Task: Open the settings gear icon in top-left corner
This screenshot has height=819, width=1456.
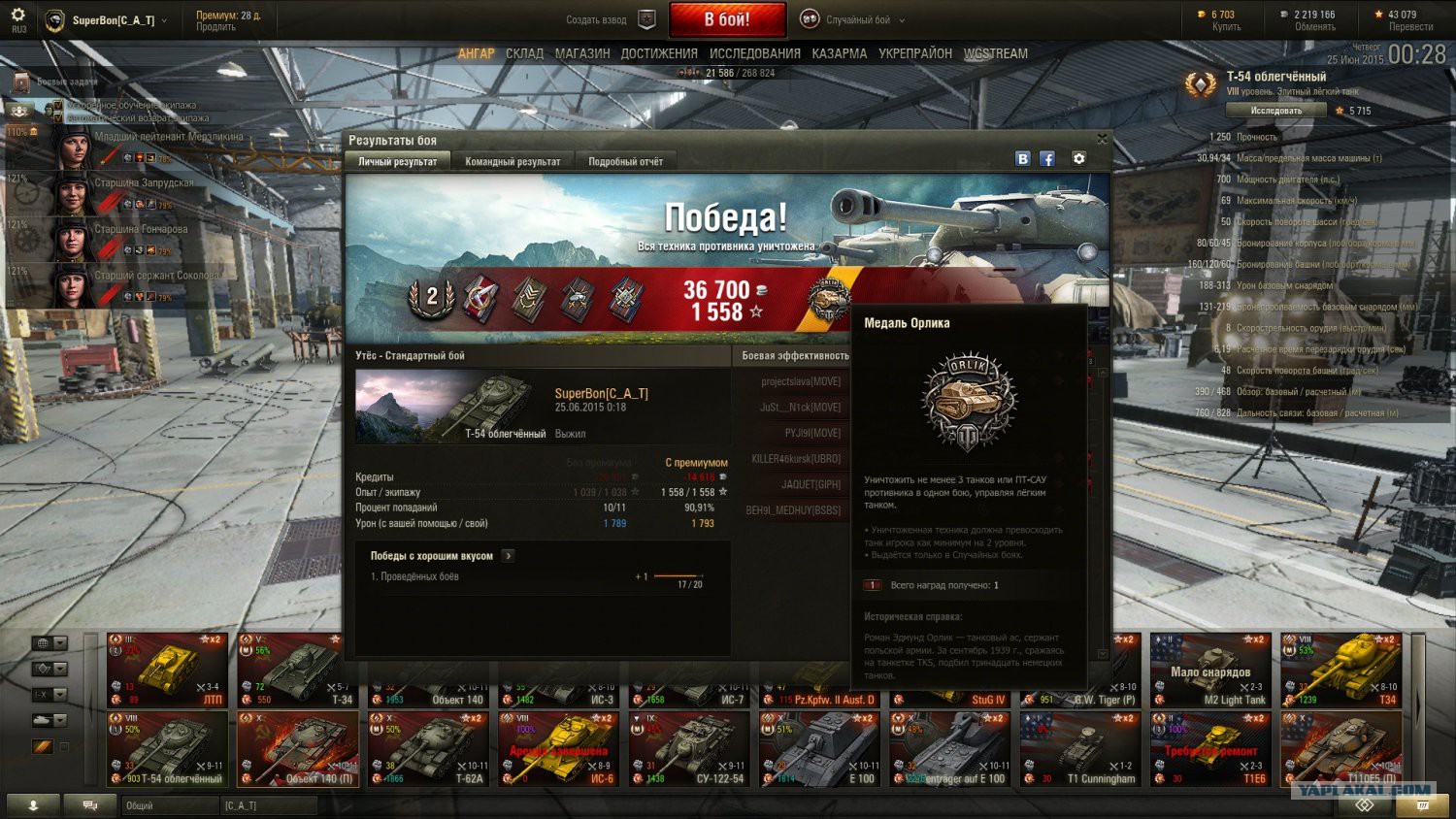Action: pos(17,16)
